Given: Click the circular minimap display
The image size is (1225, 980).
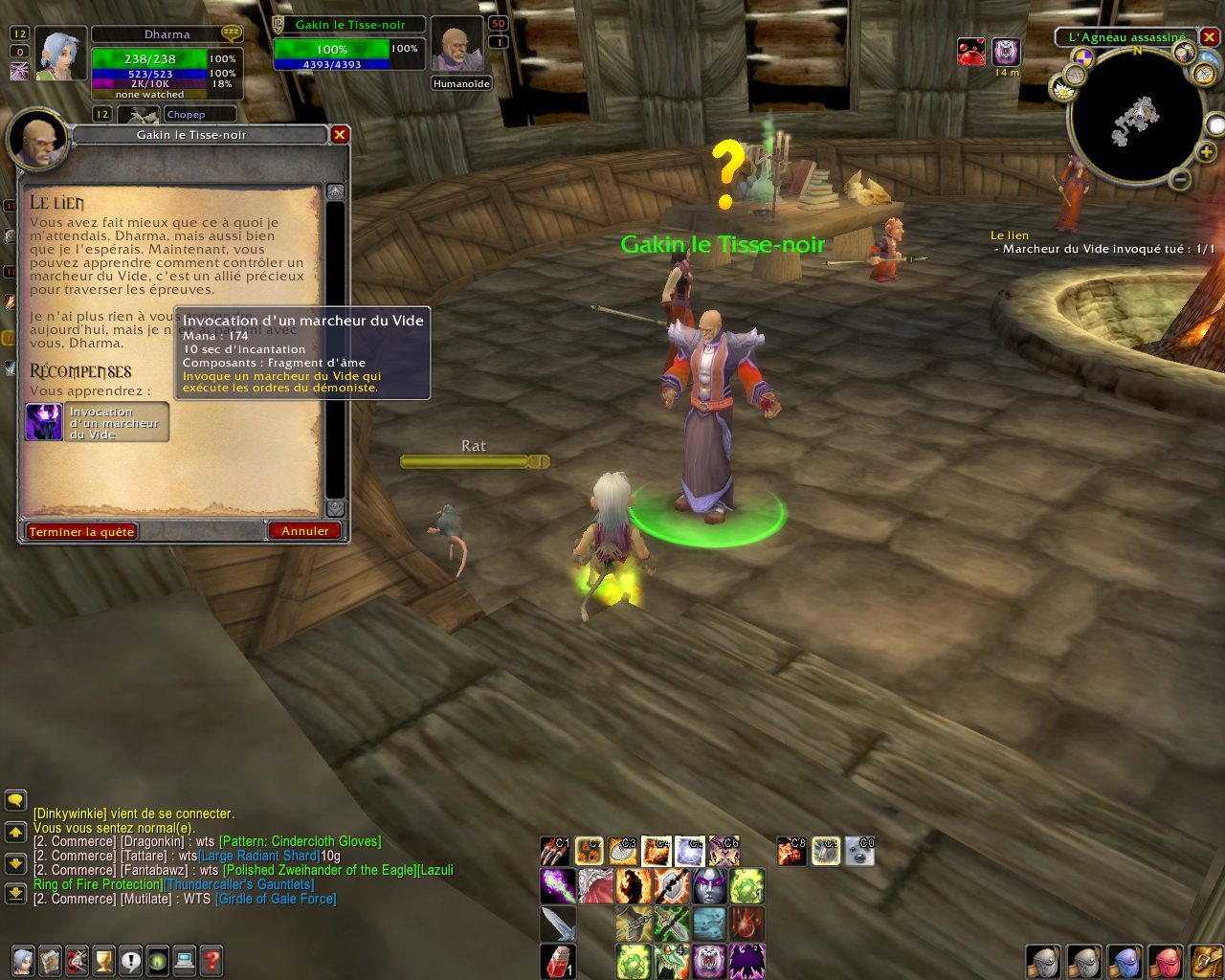Looking at the screenshot, I should pyautogui.click(x=1135, y=118).
